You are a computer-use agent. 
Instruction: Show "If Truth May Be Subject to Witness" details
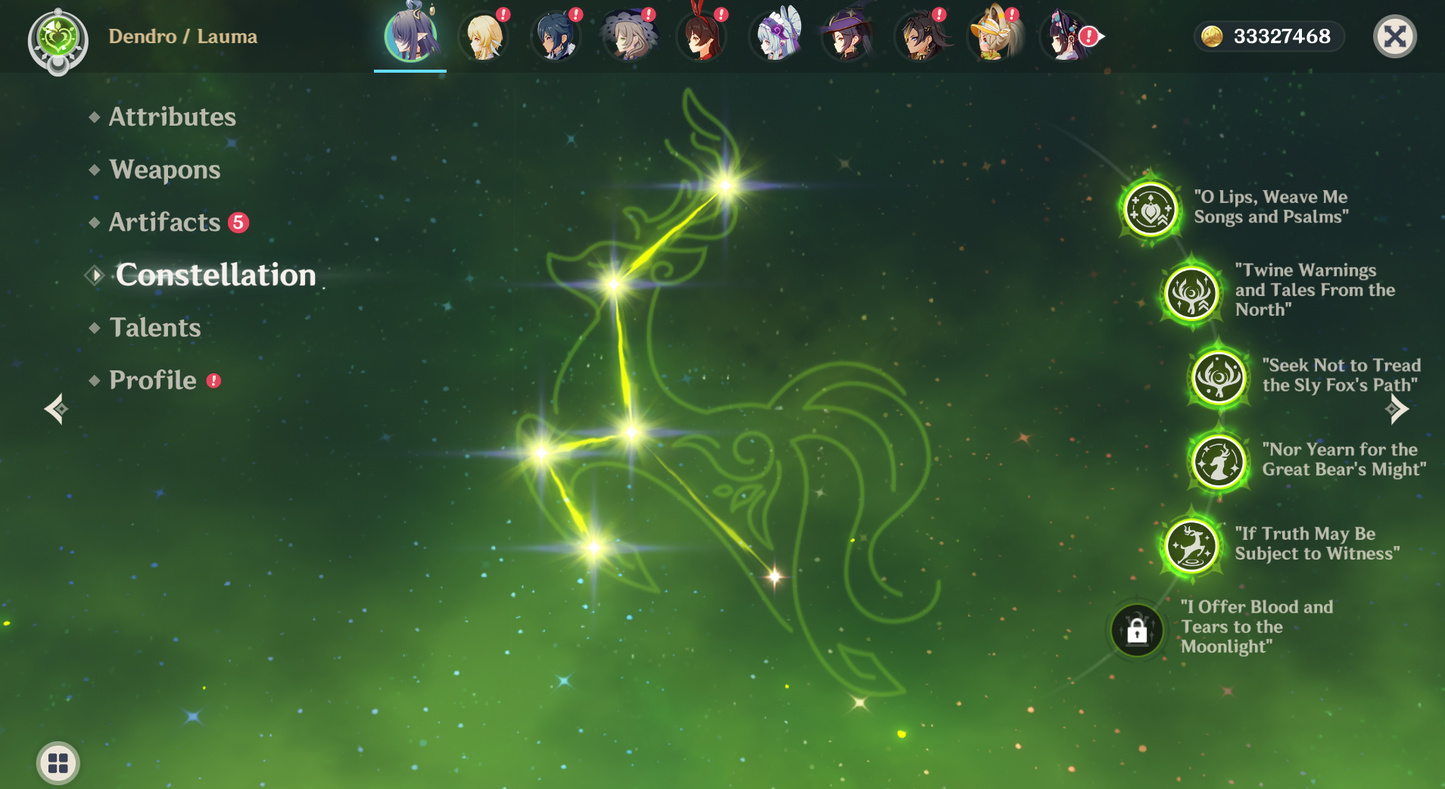(x=1192, y=546)
